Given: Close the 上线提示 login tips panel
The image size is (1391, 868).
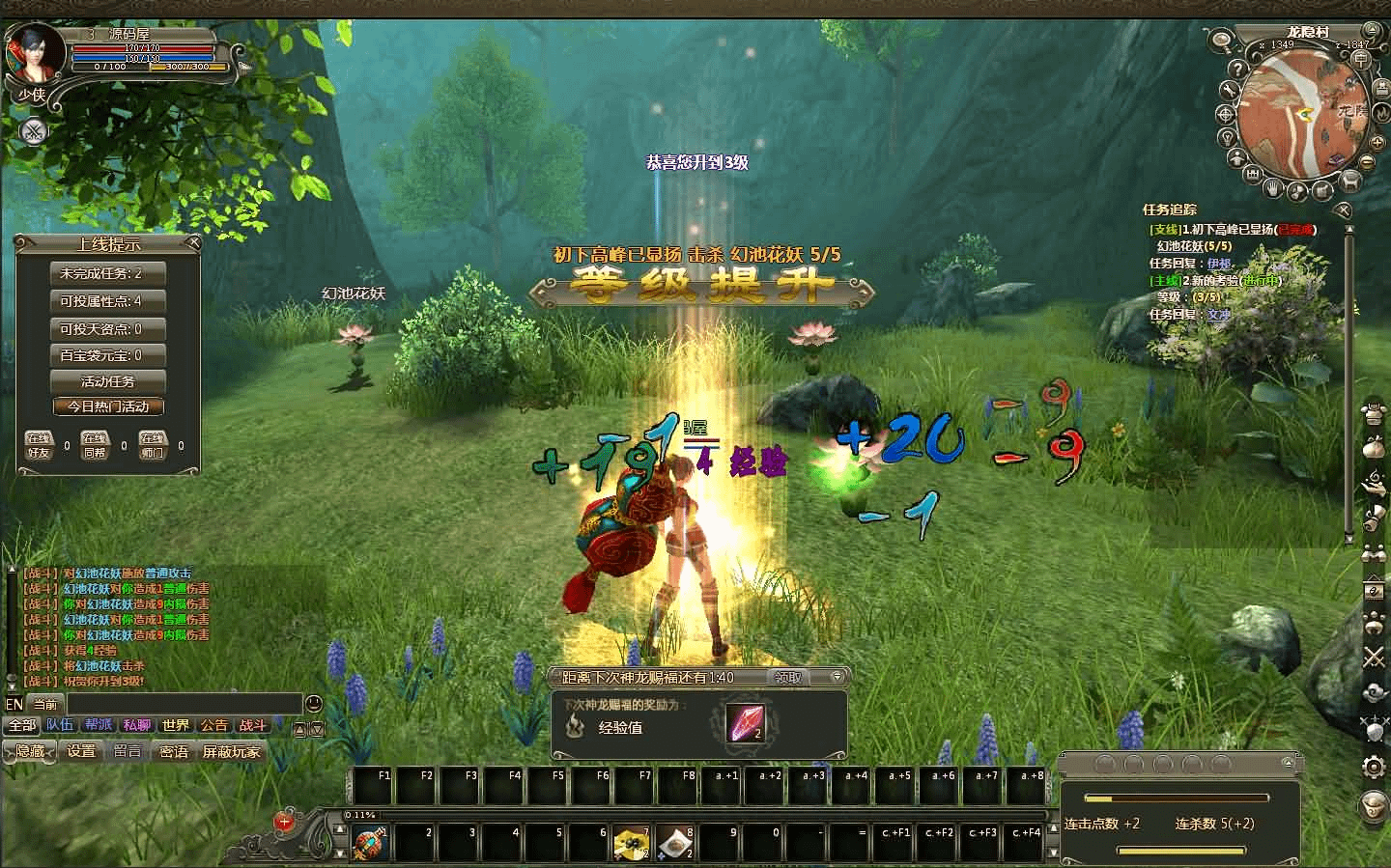Looking at the screenshot, I should [x=194, y=241].
